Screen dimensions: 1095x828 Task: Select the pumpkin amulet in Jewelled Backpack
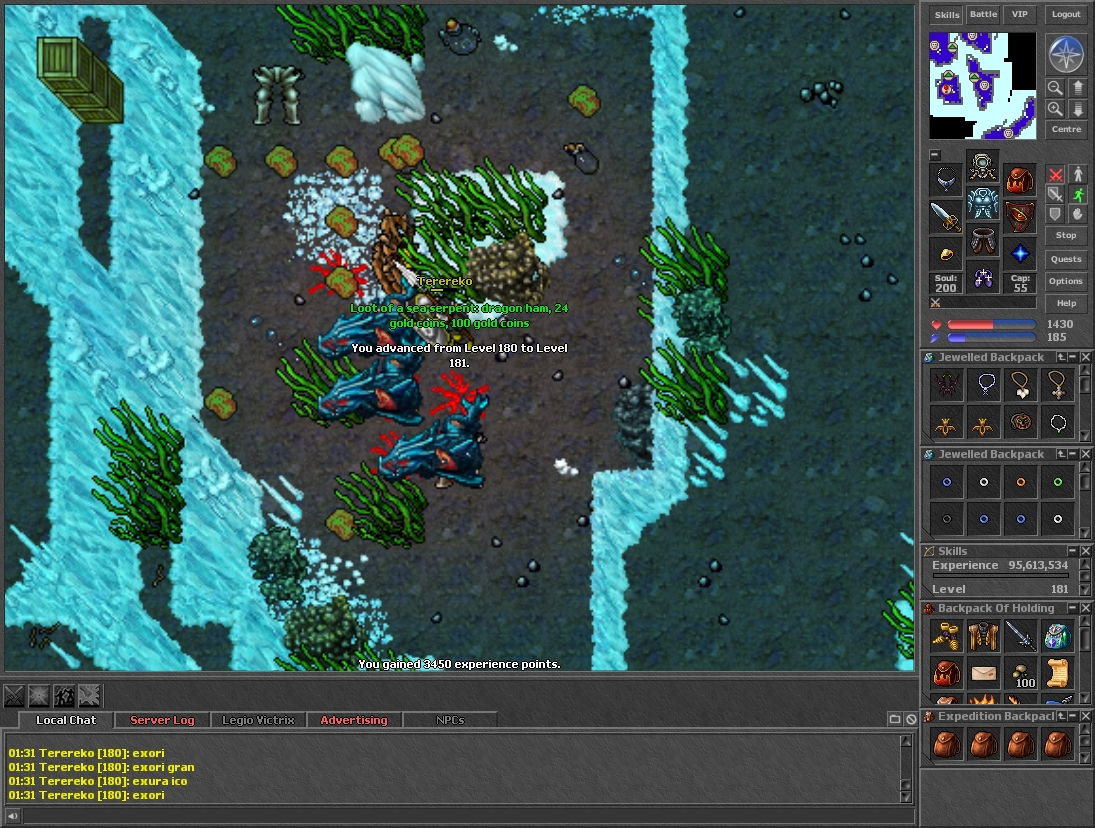point(1021,422)
